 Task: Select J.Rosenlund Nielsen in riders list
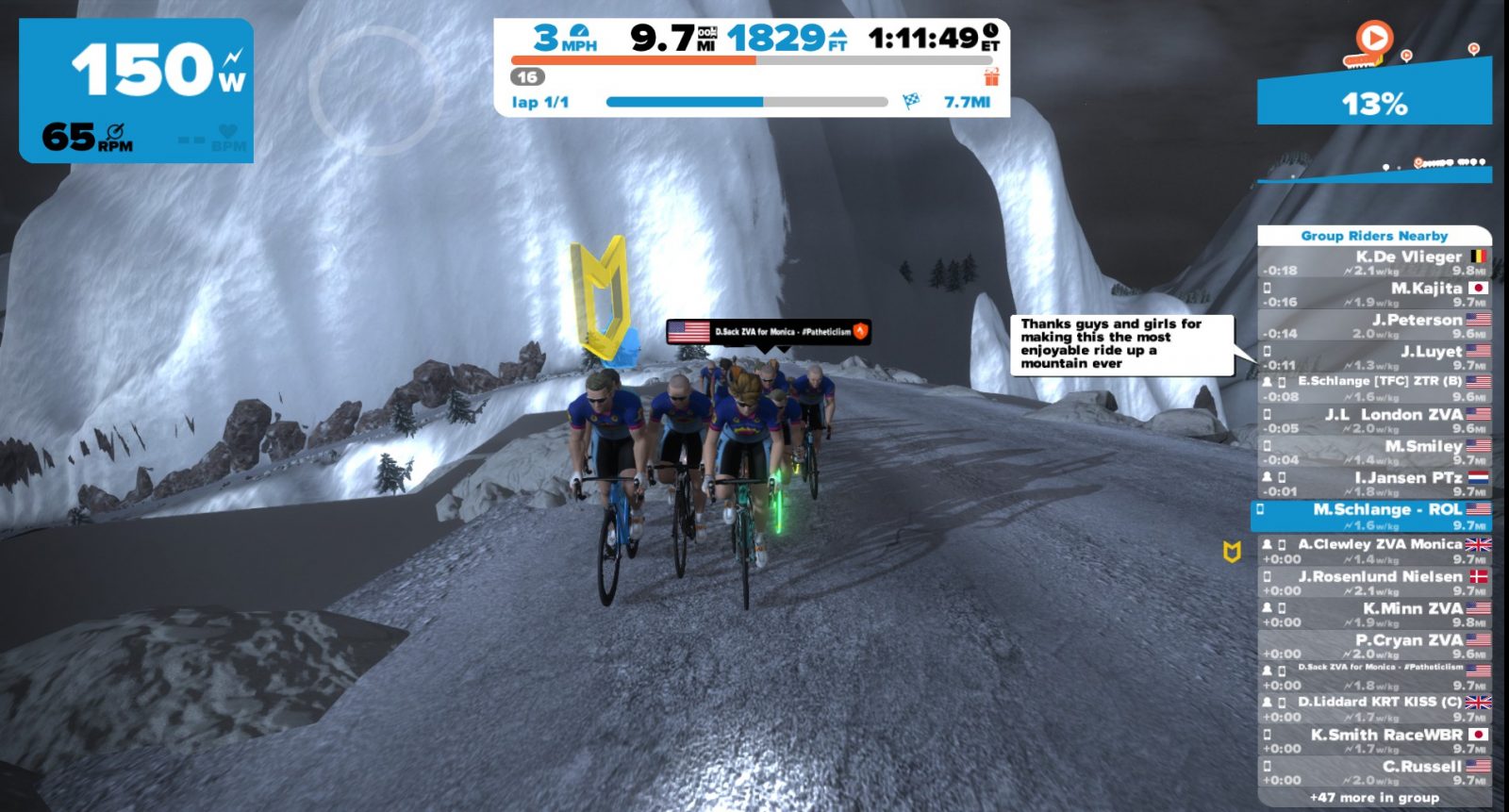point(1375,583)
